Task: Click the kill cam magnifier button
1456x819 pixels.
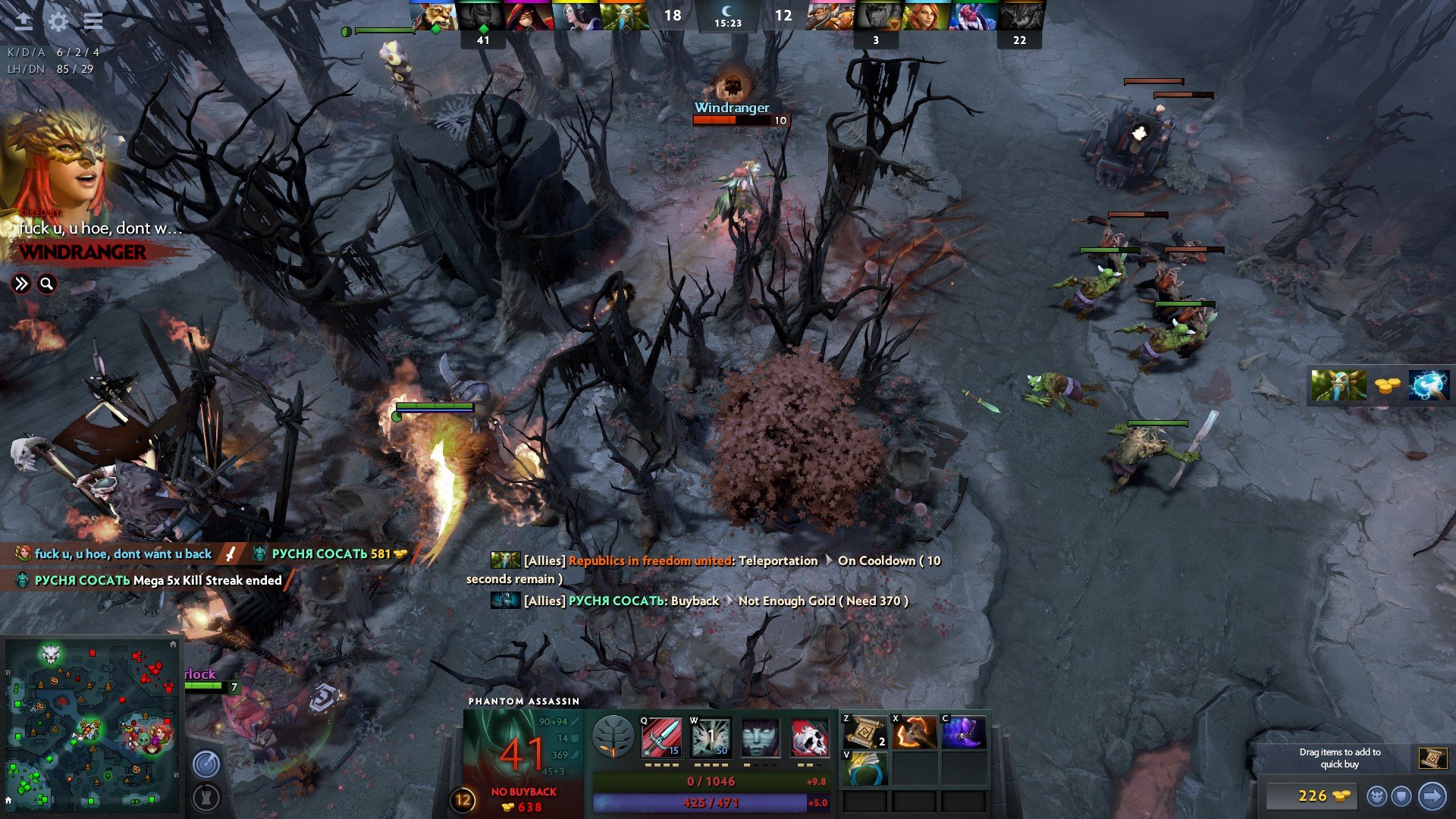Action: point(47,284)
